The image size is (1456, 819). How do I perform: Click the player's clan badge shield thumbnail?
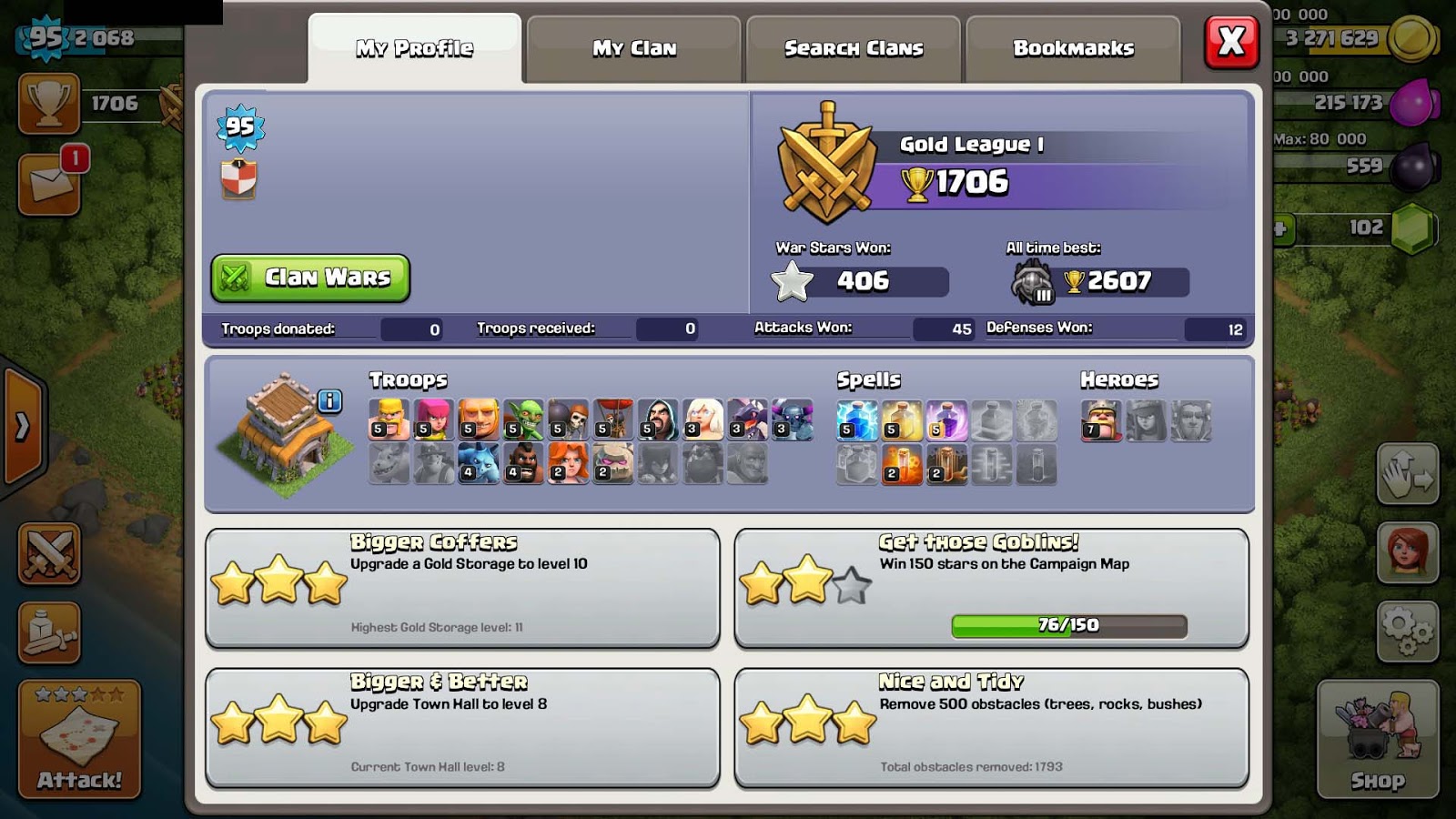237,178
